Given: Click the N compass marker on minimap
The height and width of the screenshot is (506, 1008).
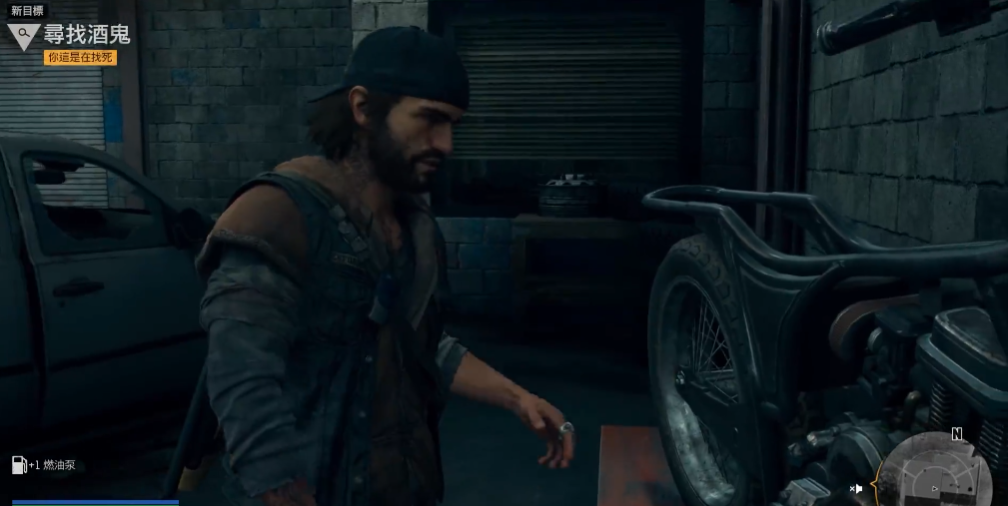Looking at the screenshot, I should [957, 434].
